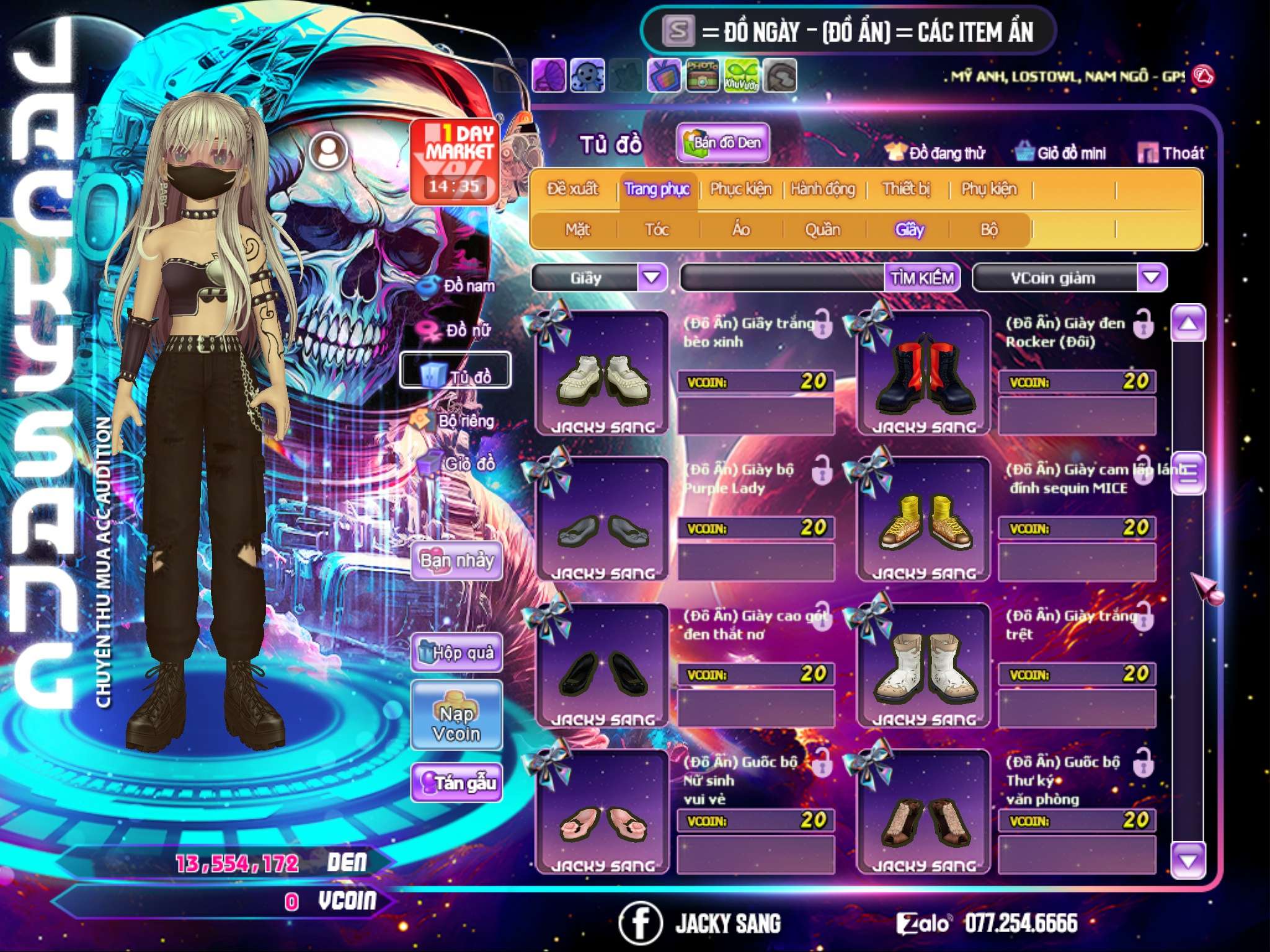The height and width of the screenshot is (952, 1270).
Task: Choose the orange sequin MICE sneakers
Action: point(923,519)
